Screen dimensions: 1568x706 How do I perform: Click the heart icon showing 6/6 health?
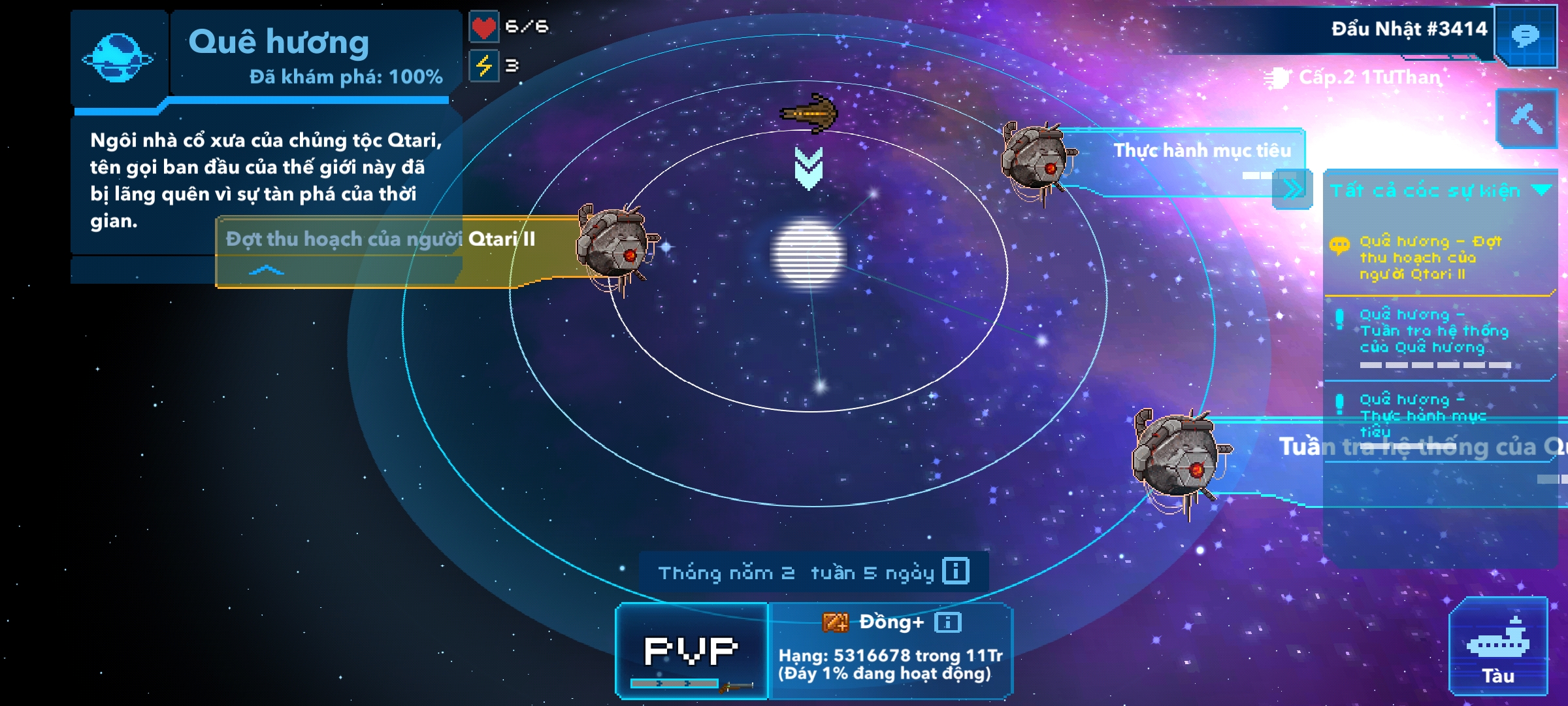(483, 27)
